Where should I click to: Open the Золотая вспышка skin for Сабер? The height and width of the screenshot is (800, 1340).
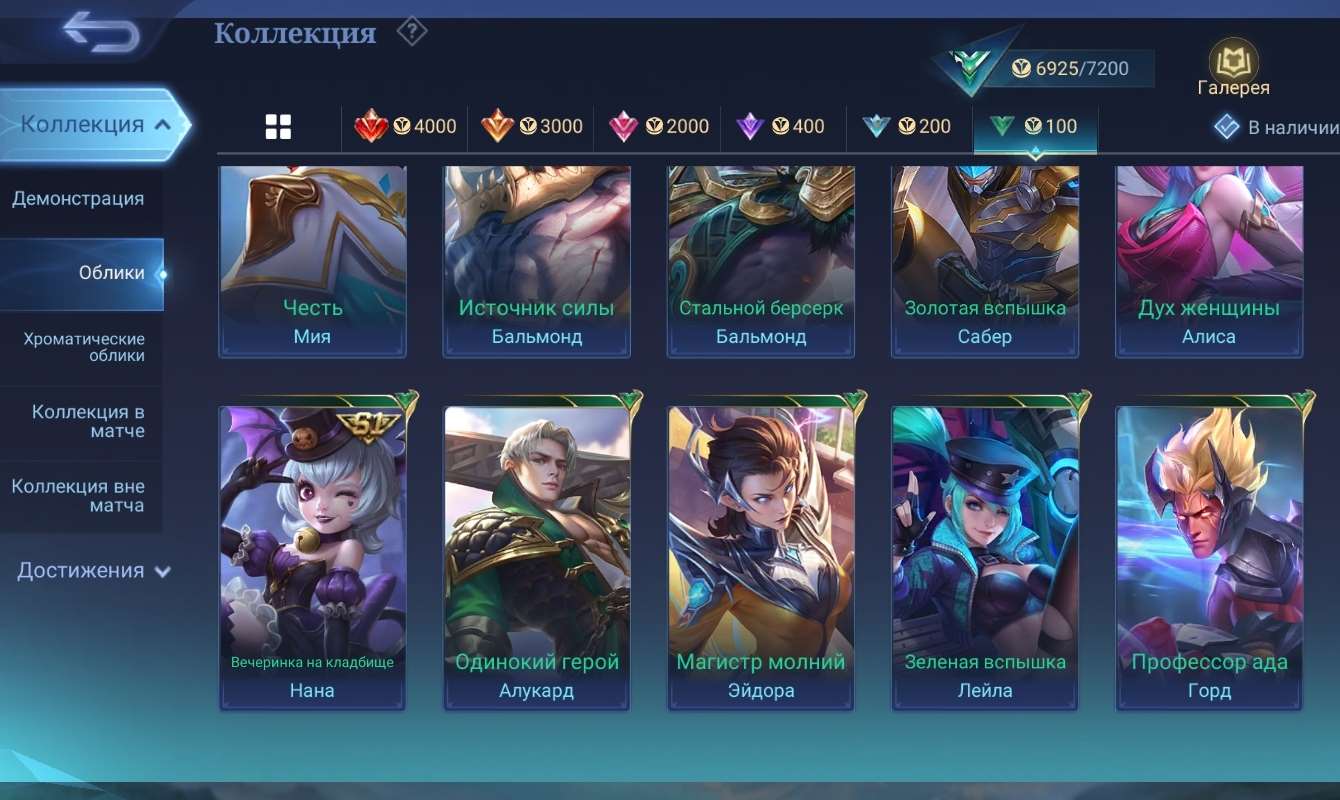point(984,260)
